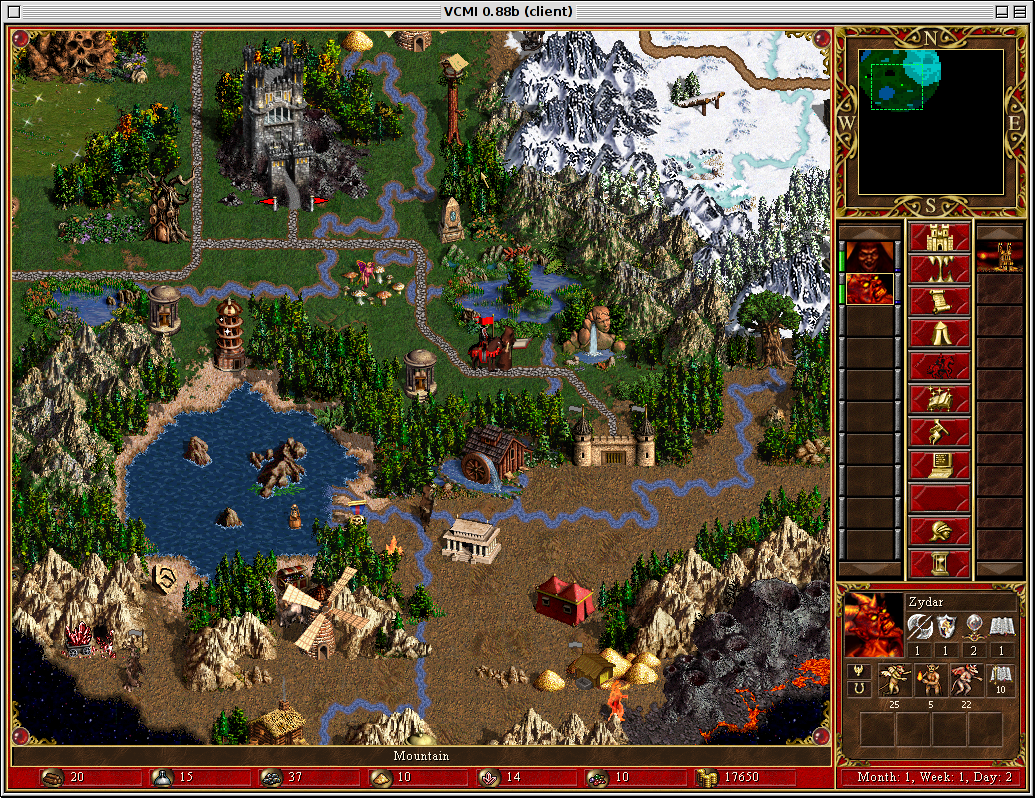Open the spellbook cast spell button
This screenshot has height=798, width=1035.
click(x=939, y=399)
